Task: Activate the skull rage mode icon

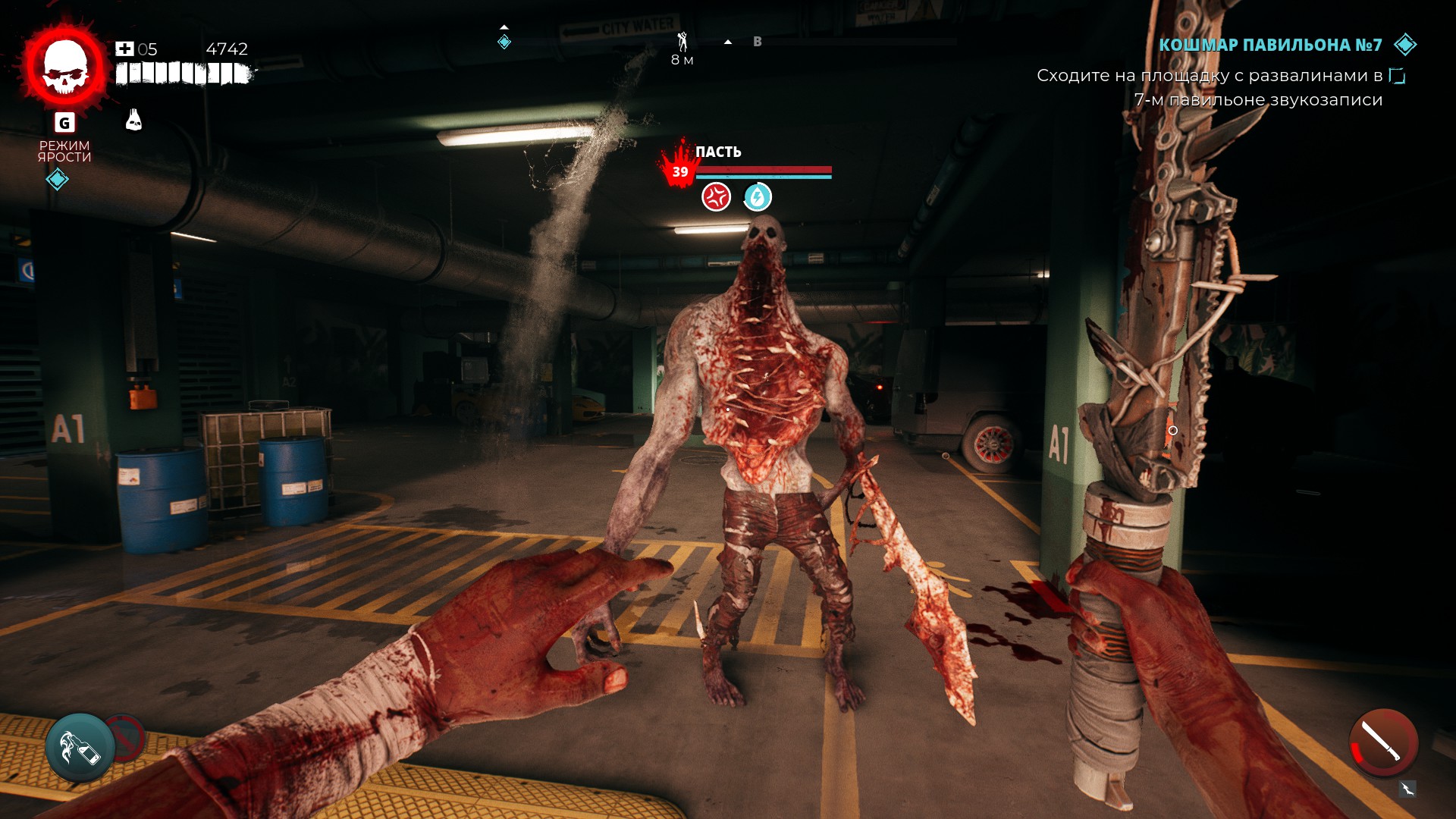Action: tap(65, 67)
